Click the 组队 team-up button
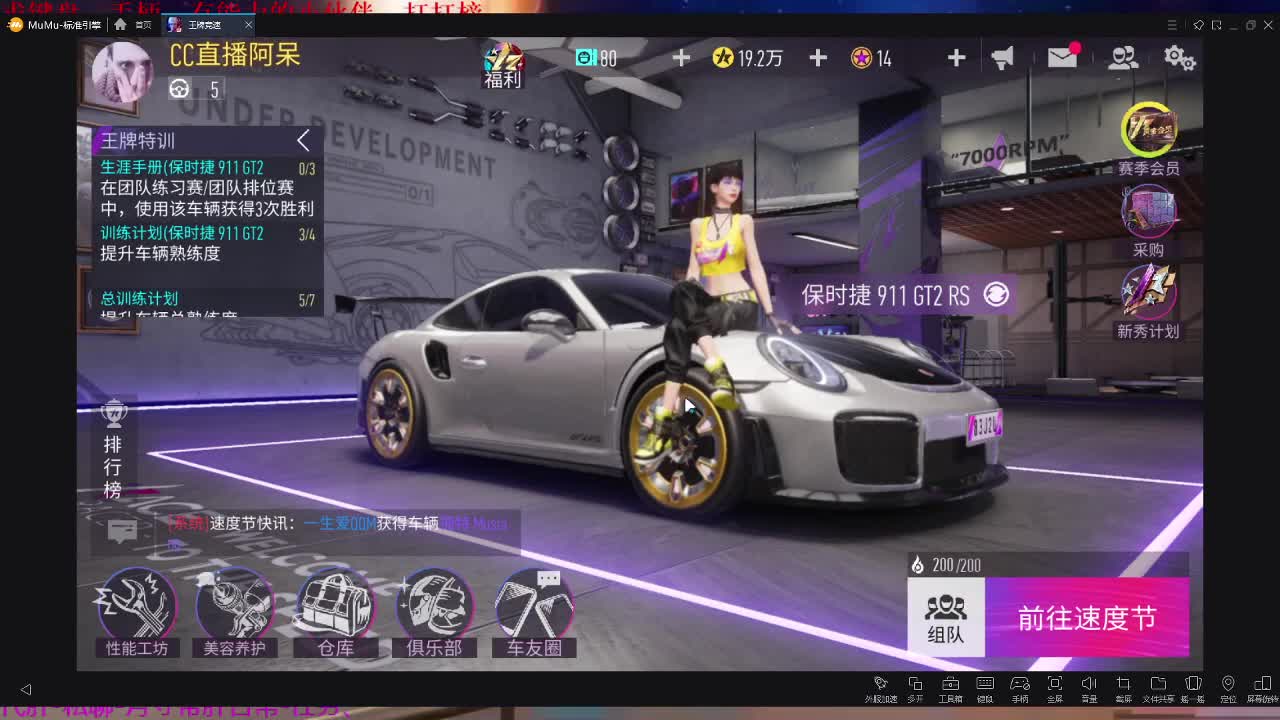Viewport: 1280px width, 720px height. tap(946, 618)
